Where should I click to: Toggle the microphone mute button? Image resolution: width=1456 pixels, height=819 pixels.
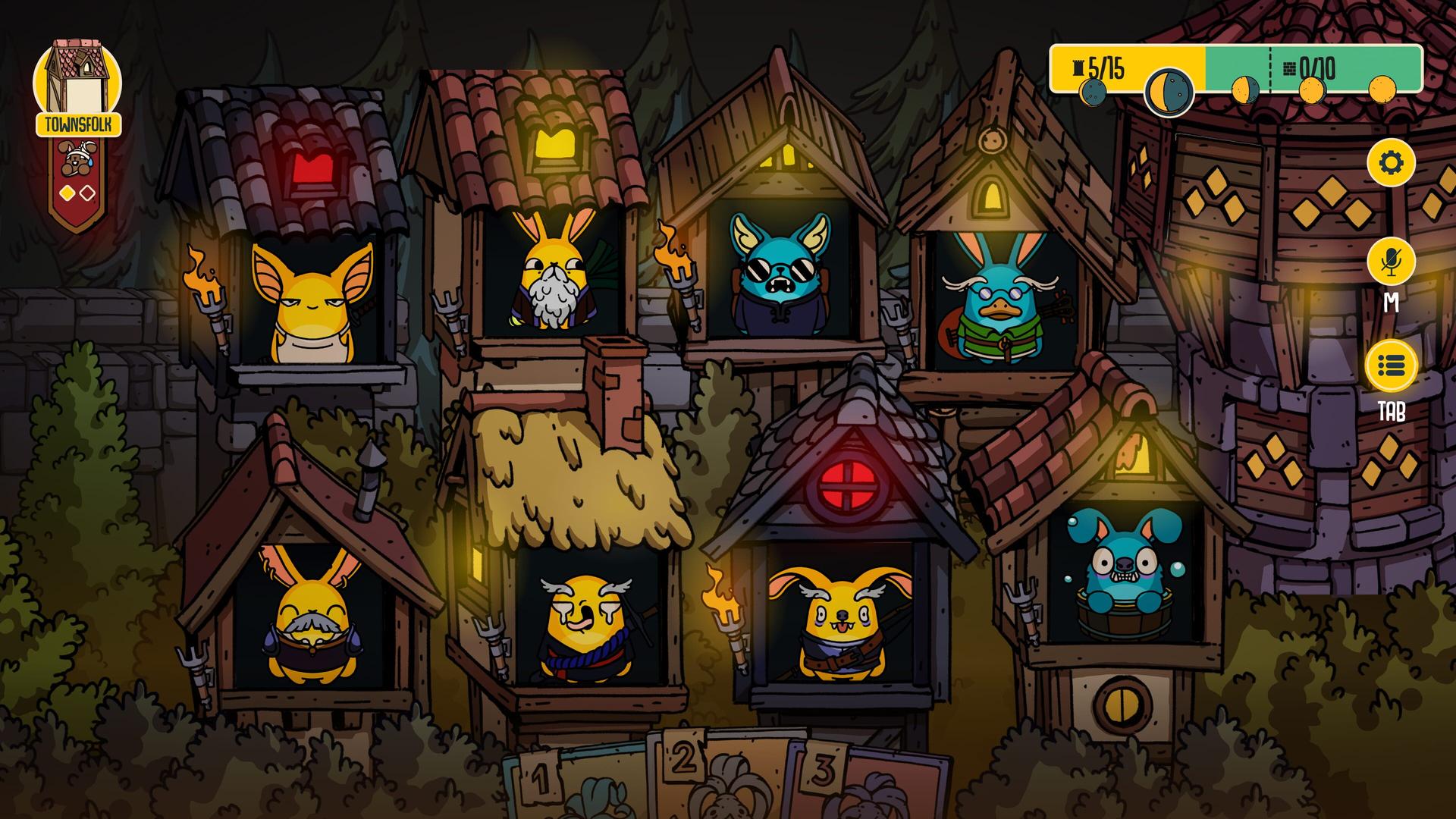1391,262
